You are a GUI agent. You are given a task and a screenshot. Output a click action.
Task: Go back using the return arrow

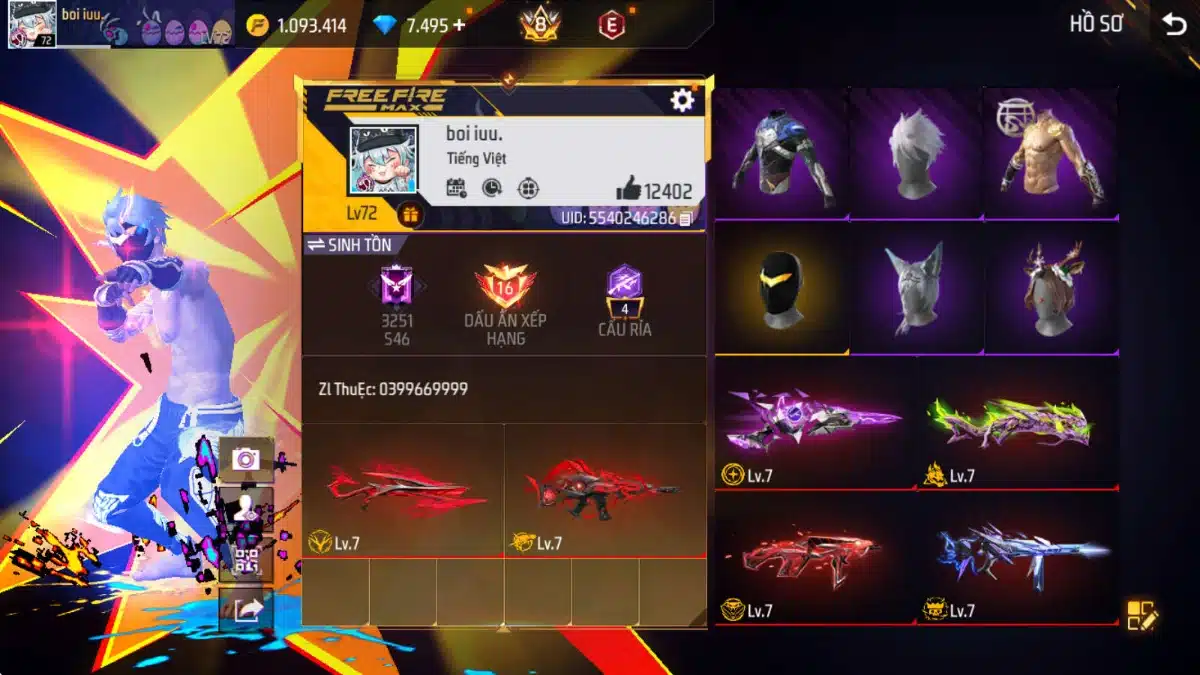pyautogui.click(x=1174, y=25)
